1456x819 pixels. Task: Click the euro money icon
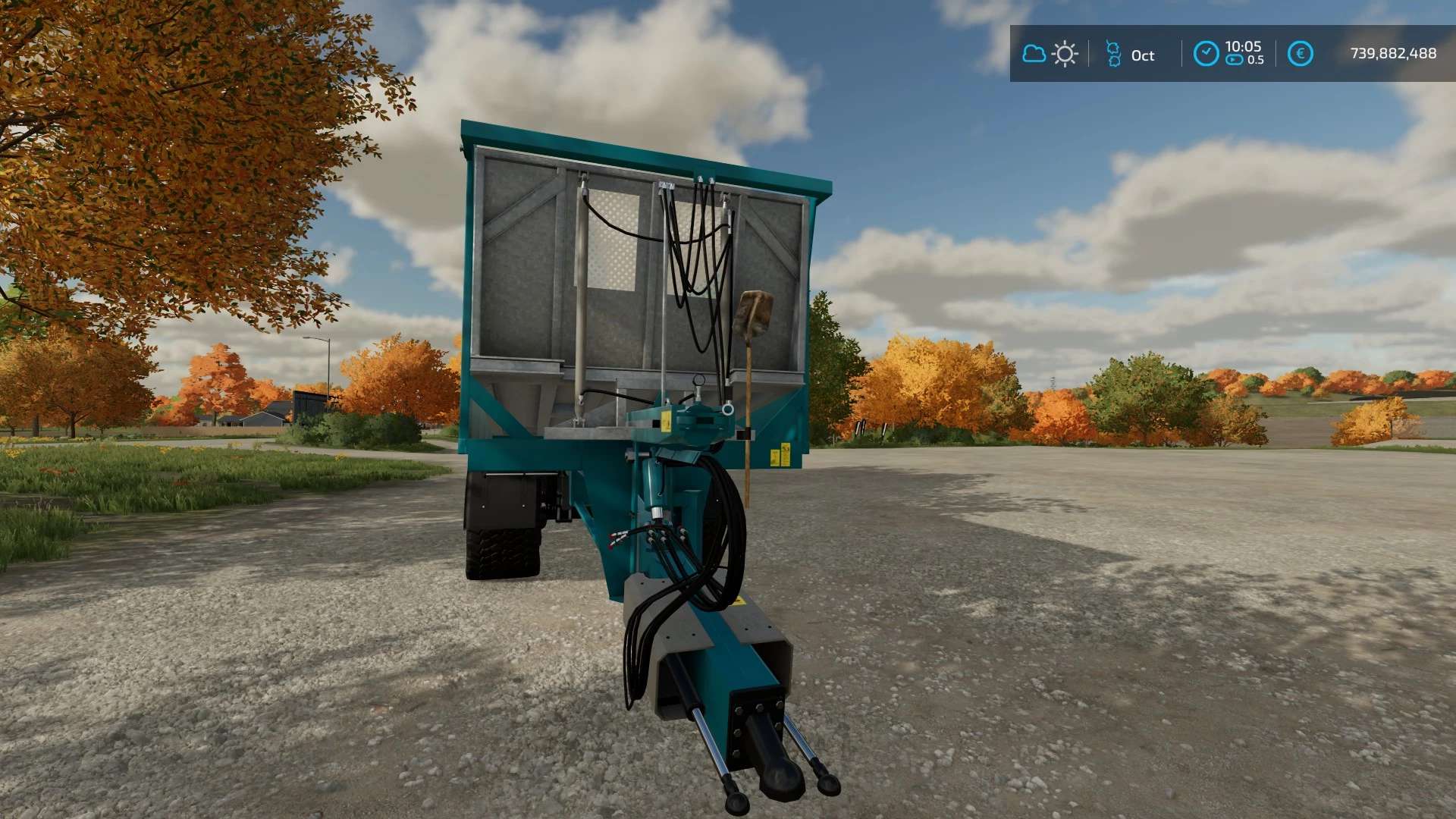pos(1300,54)
